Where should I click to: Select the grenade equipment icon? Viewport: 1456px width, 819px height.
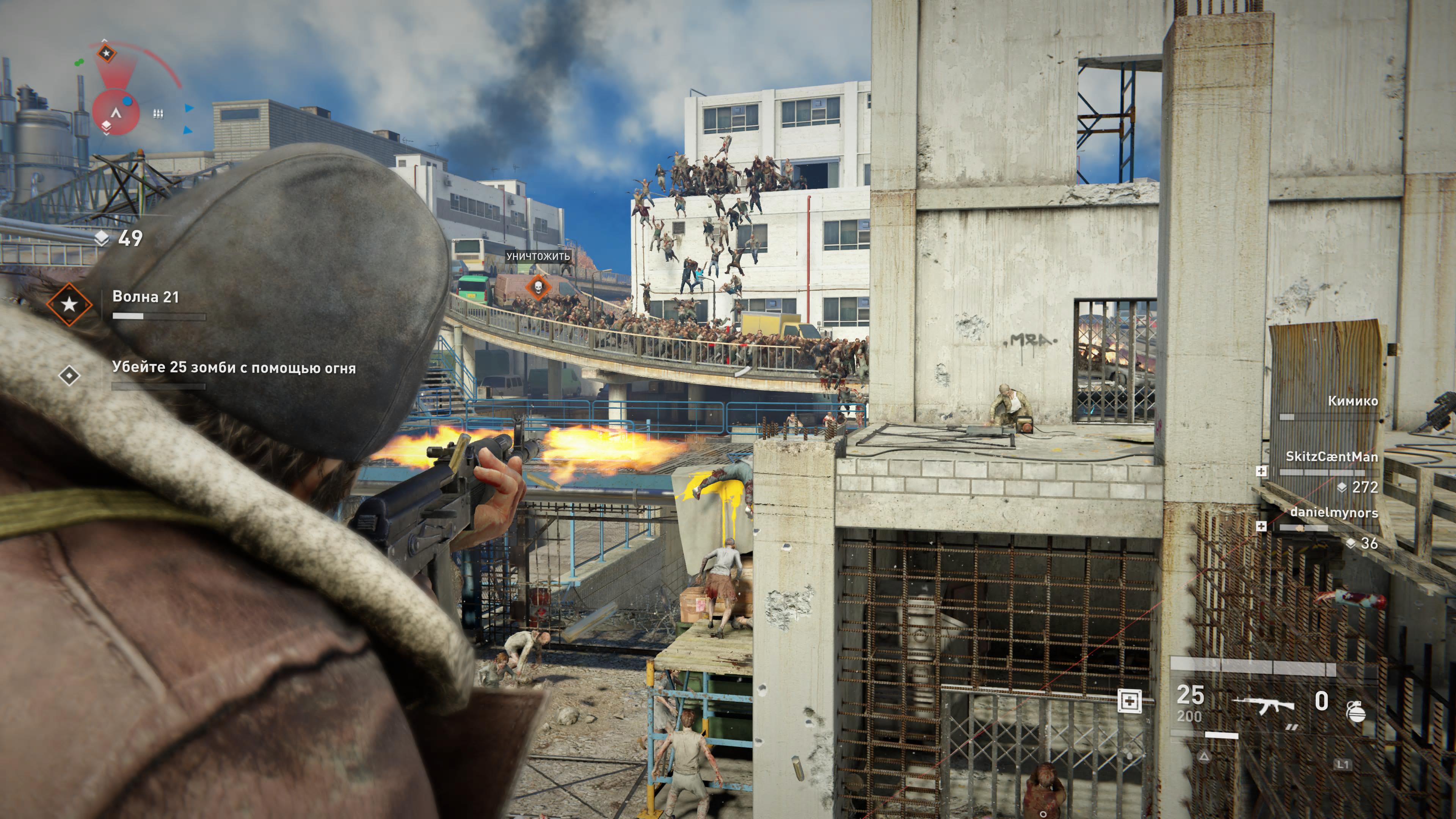[1356, 712]
